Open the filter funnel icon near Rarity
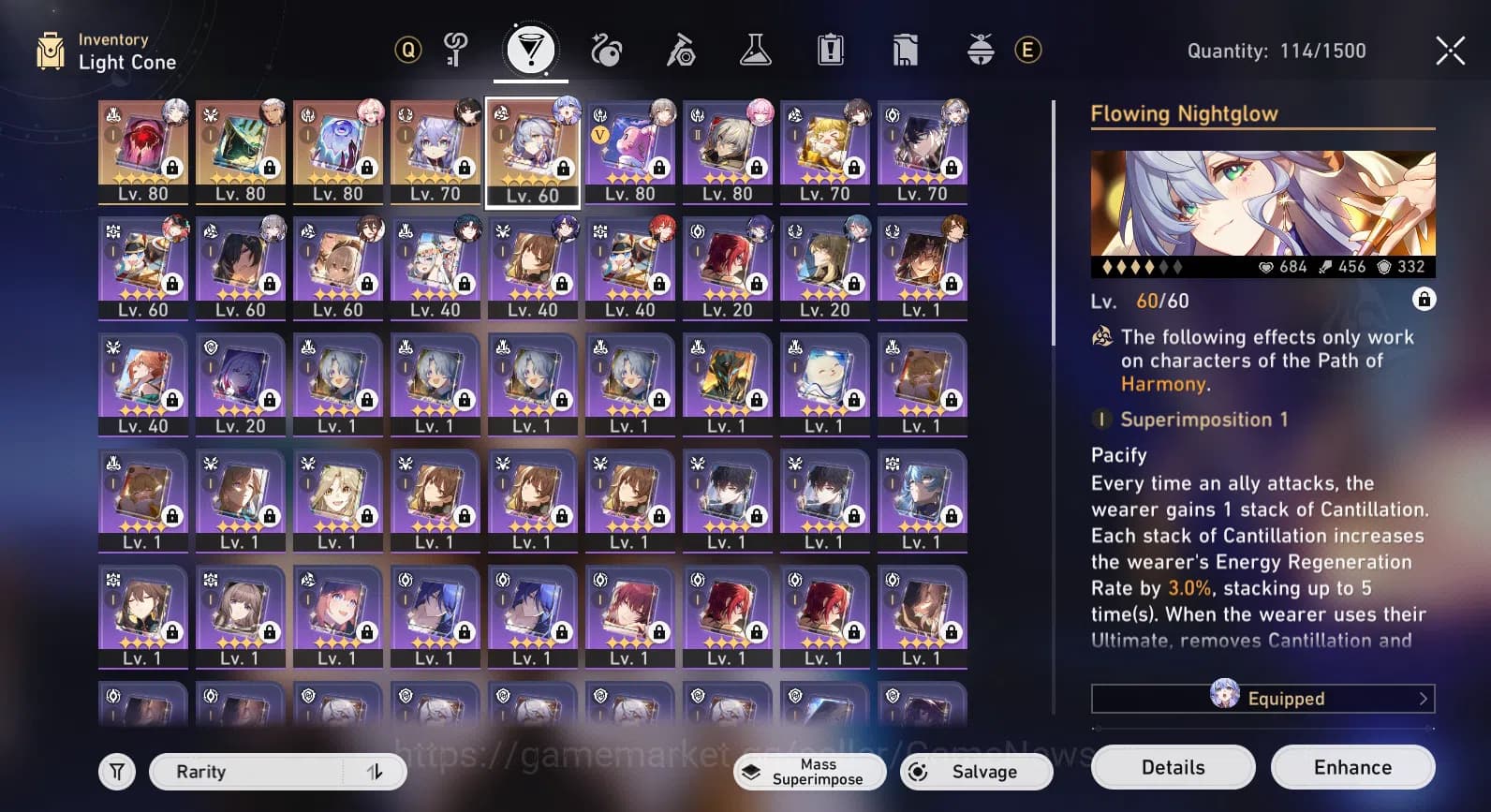This screenshot has width=1491, height=812. (x=116, y=771)
